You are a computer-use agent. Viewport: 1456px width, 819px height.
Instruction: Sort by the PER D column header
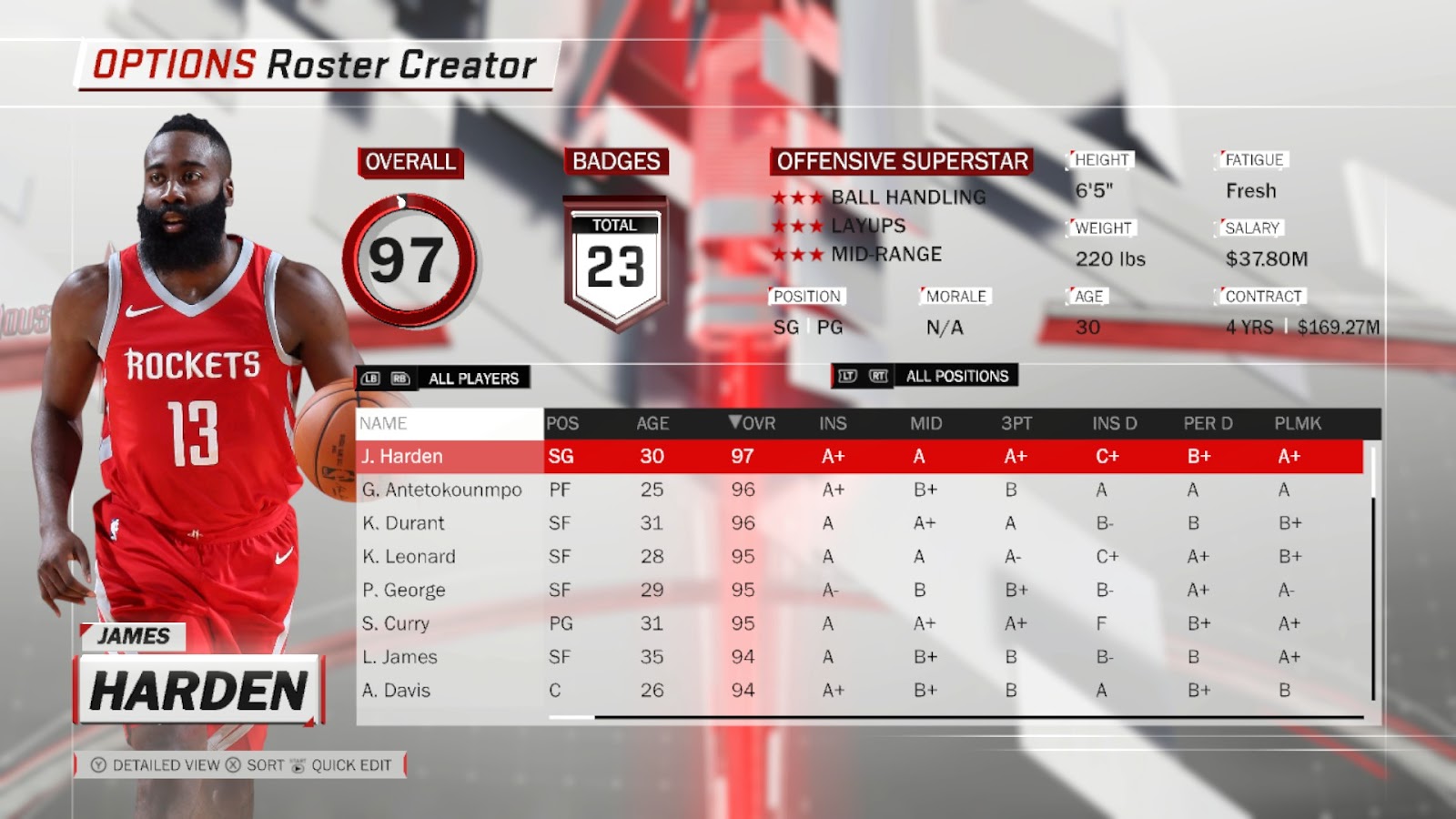click(1208, 423)
